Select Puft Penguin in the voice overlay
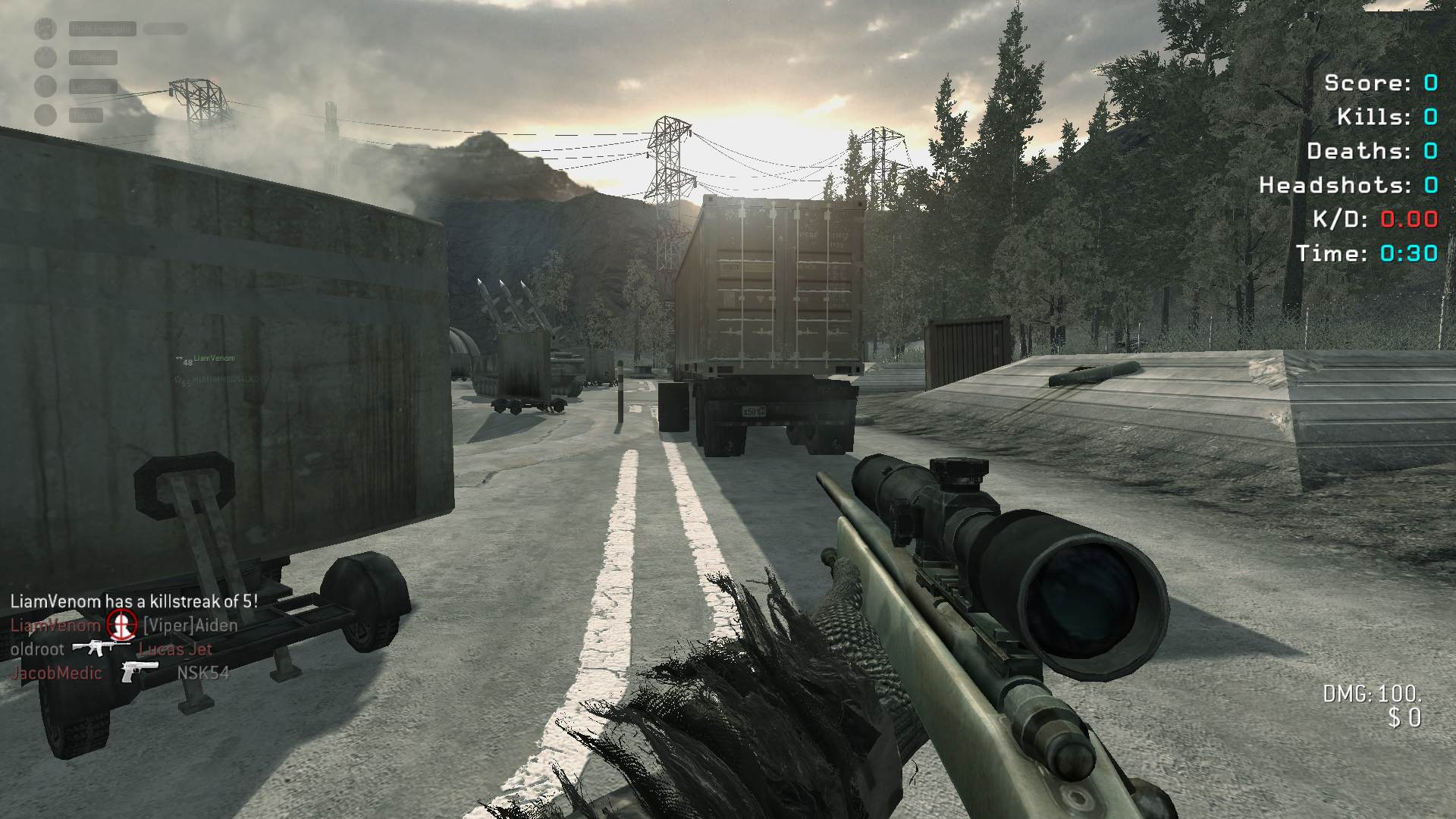Viewport: 1456px width, 819px height. pyautogui.click(x=102, y=29)
